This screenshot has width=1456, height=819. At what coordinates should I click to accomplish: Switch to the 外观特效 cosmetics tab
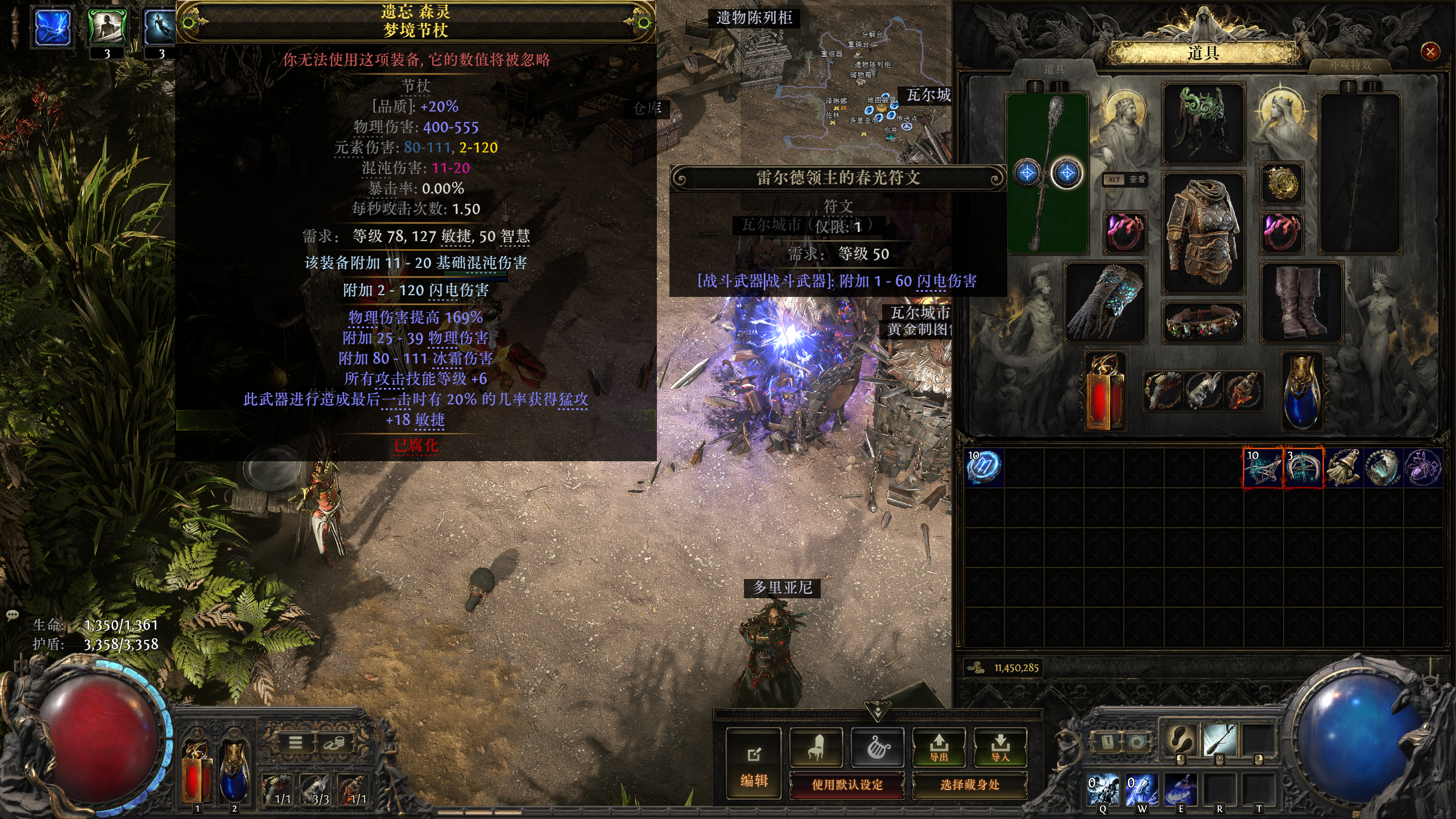click(1350, 65)
